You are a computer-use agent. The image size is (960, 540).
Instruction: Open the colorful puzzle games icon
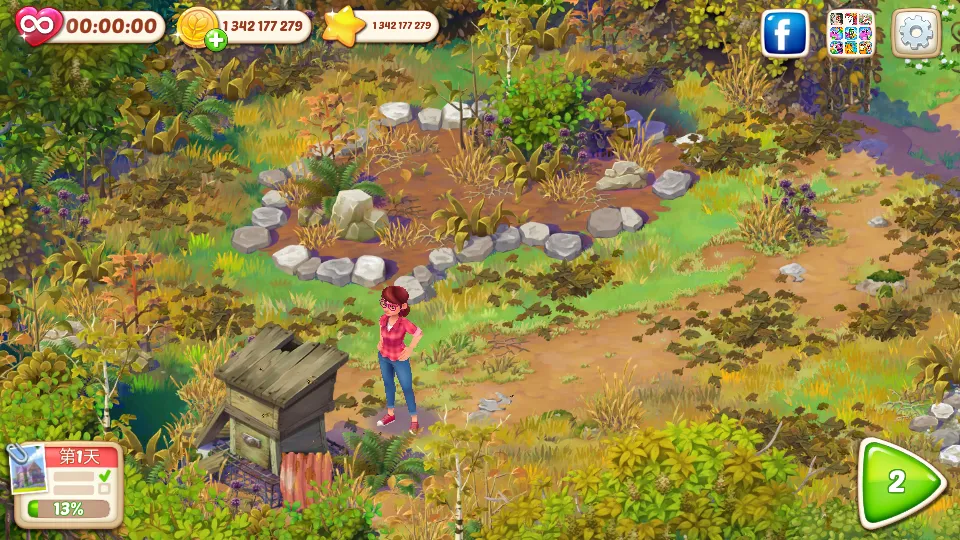point(850,34)
